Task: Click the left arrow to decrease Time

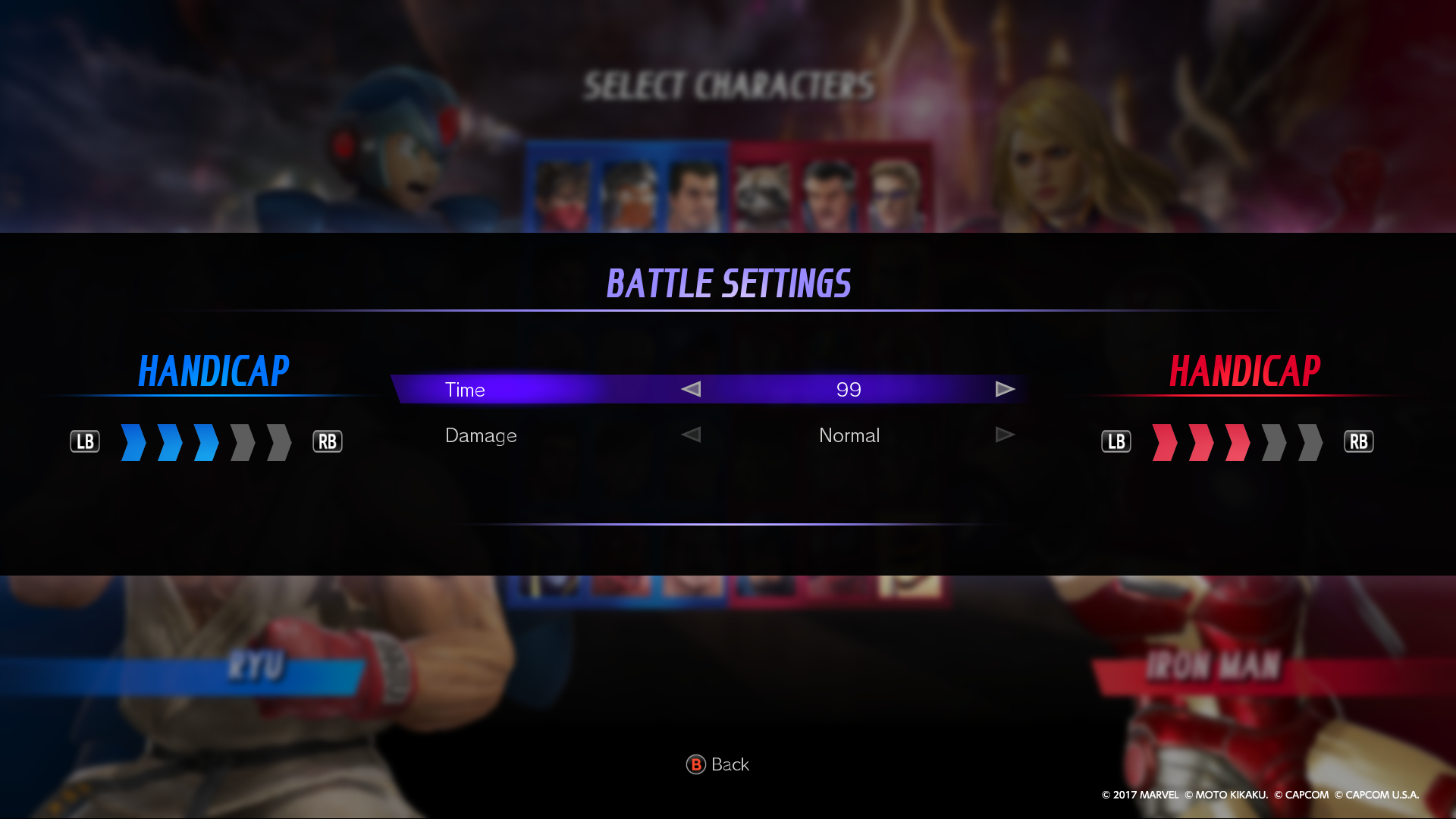Action: coord(690,389)
